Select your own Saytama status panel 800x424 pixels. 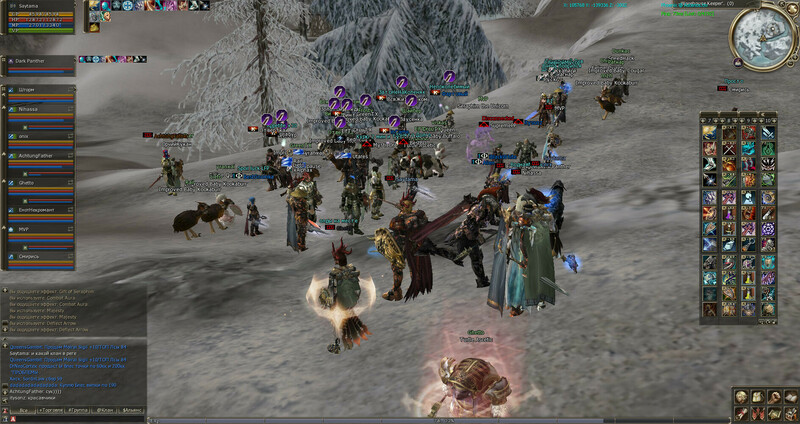(40, 17)
